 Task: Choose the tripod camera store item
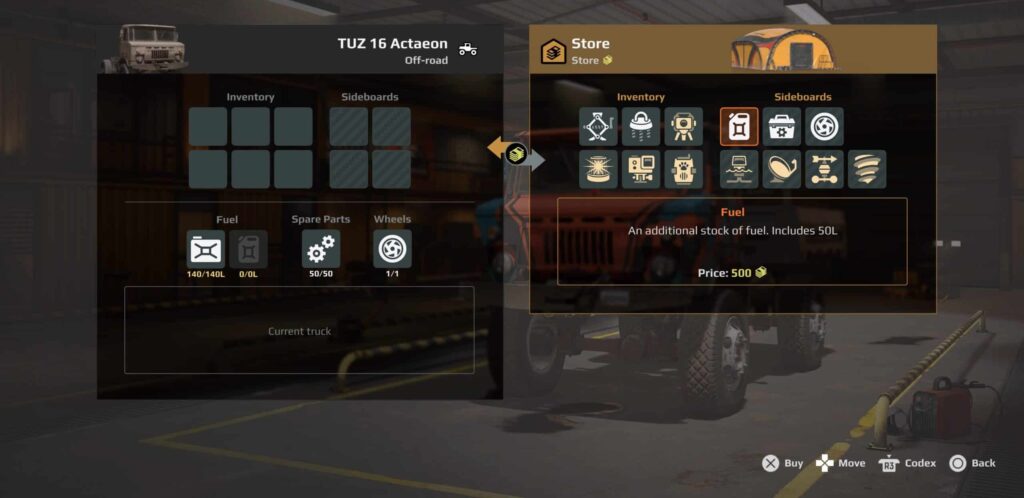click(x=684, y=127)
